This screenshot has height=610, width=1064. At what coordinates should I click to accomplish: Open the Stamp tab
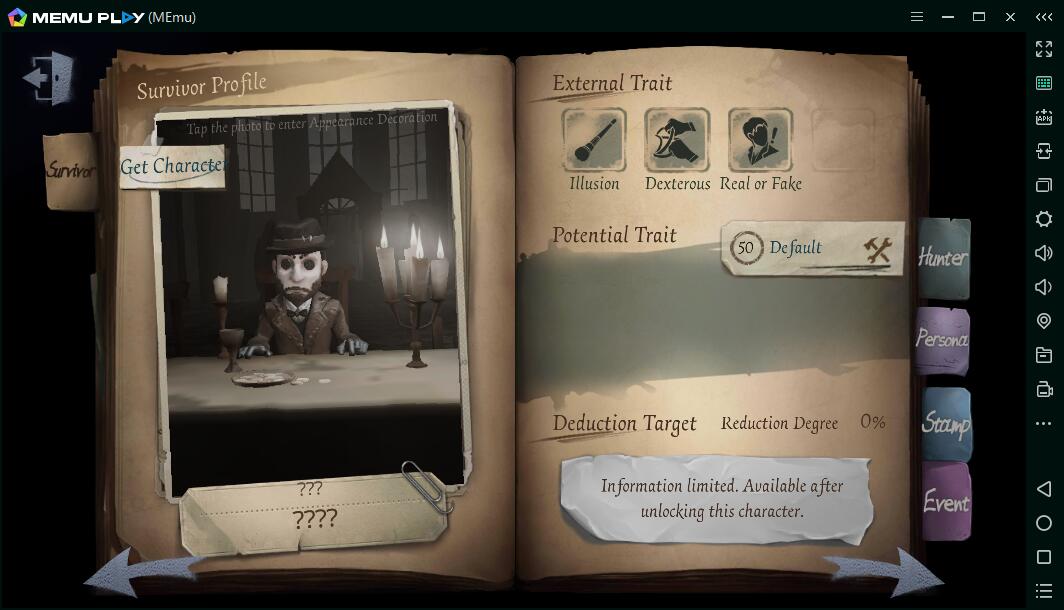pos(945,424)
